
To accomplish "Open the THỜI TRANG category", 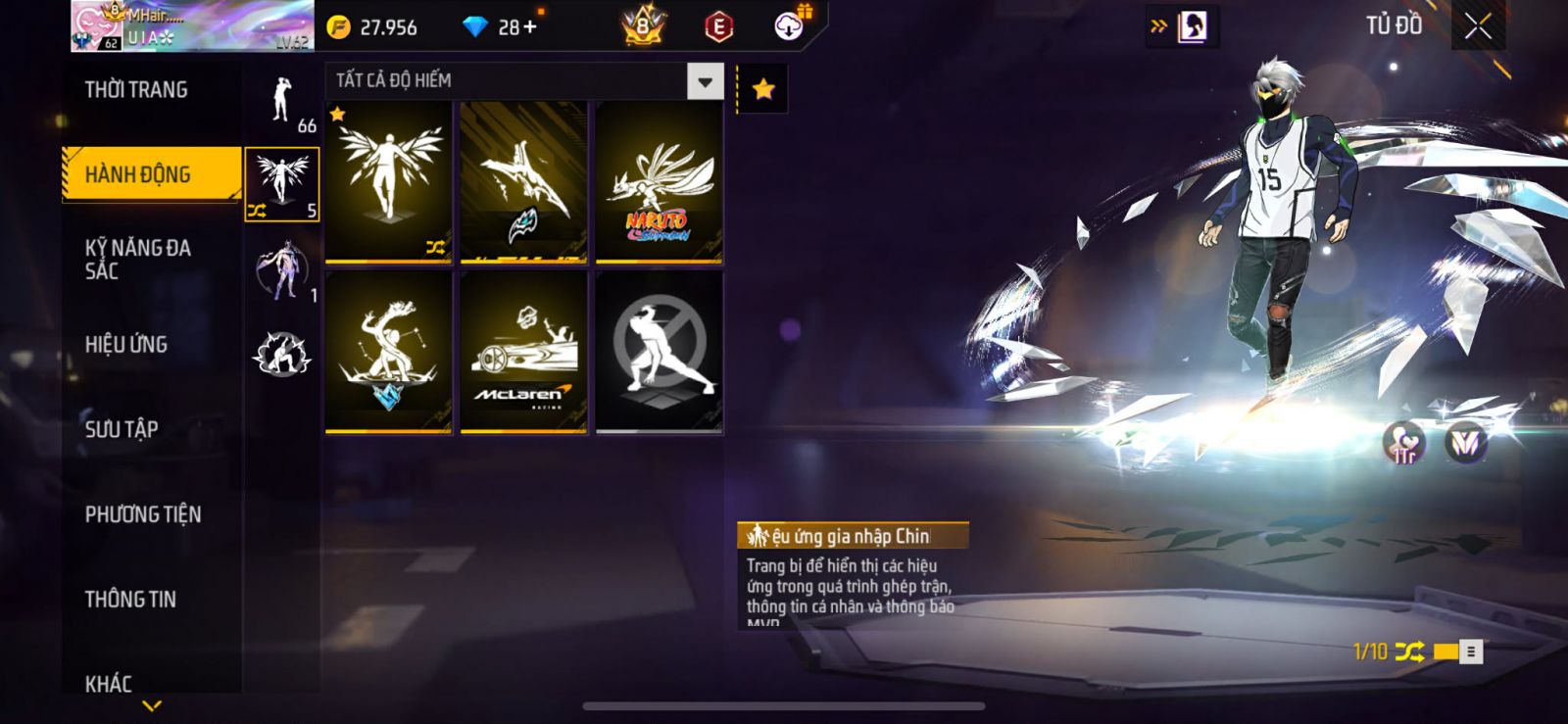I will pyautogui.click(x=136, y=90).
